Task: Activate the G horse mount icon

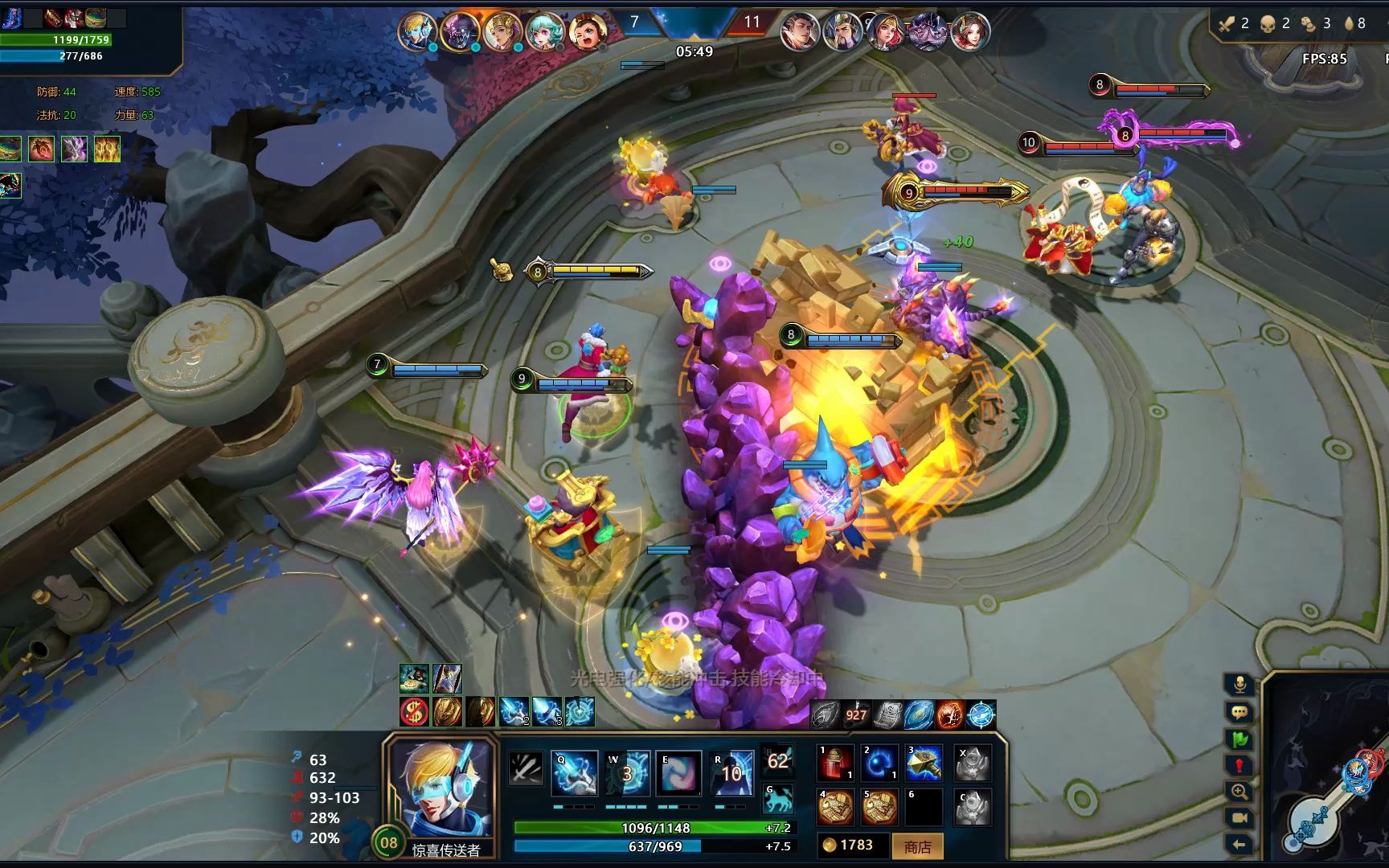Action: (778, 800)
